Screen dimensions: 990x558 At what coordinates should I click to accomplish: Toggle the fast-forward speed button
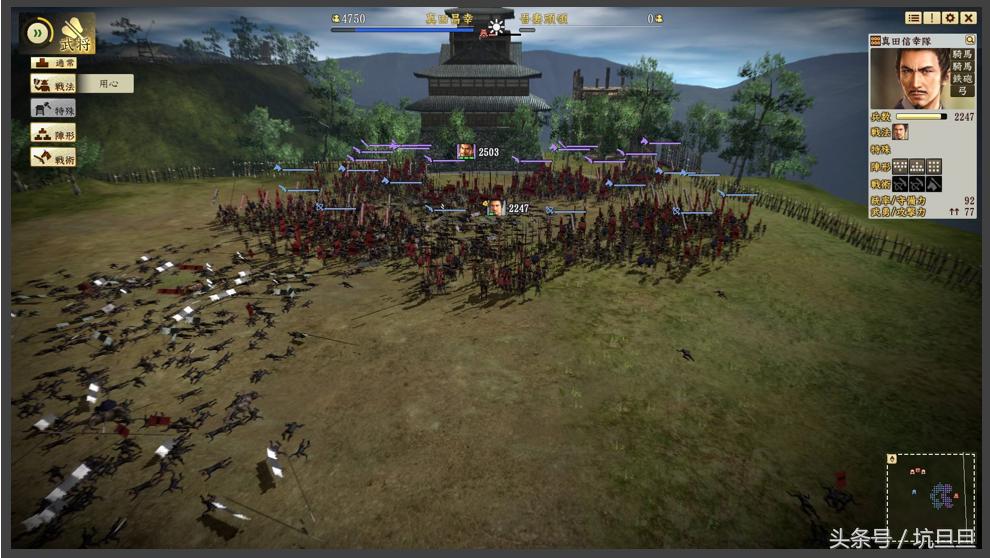(39, 32)
